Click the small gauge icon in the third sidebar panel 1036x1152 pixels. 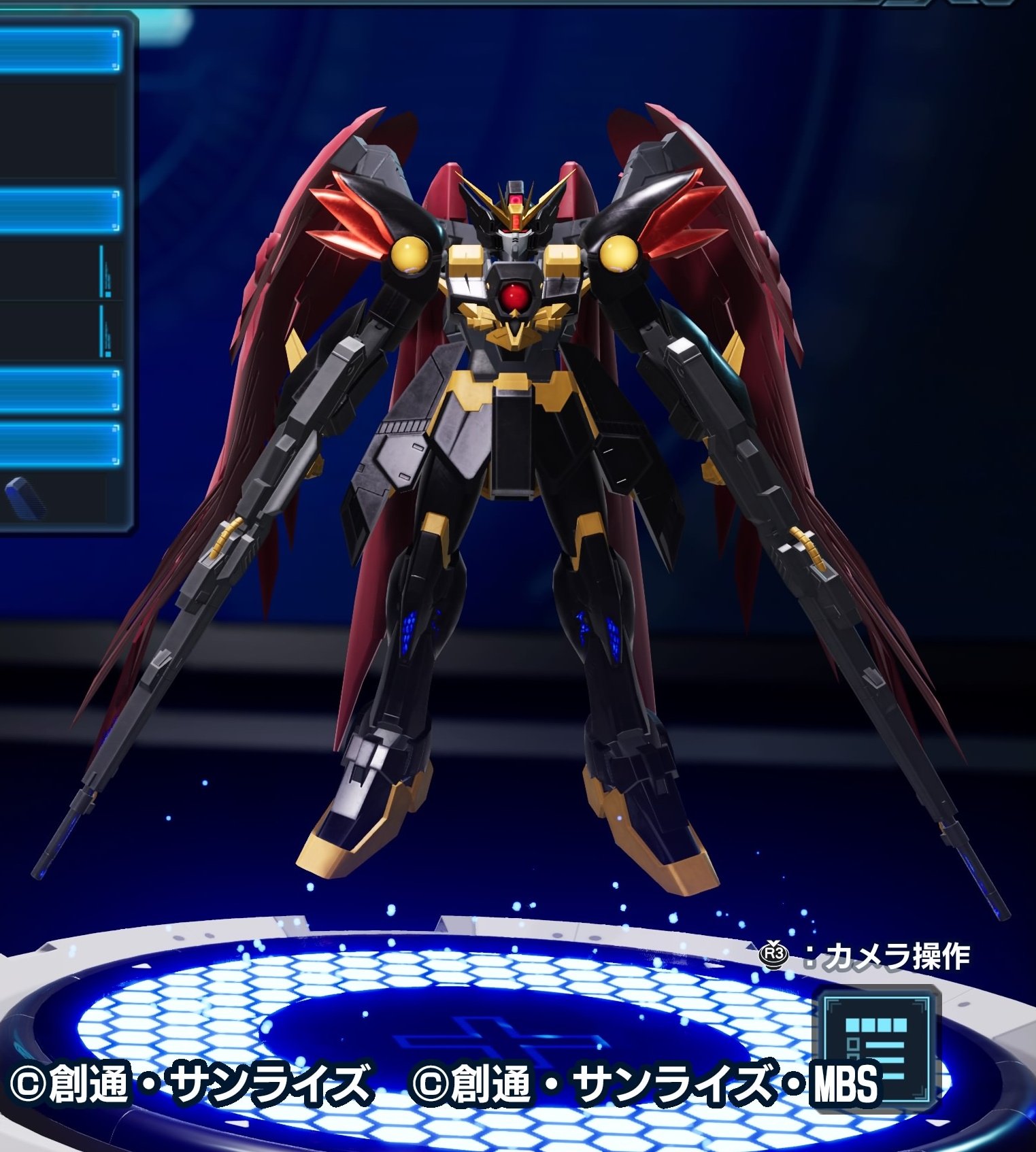coord(102,269)
